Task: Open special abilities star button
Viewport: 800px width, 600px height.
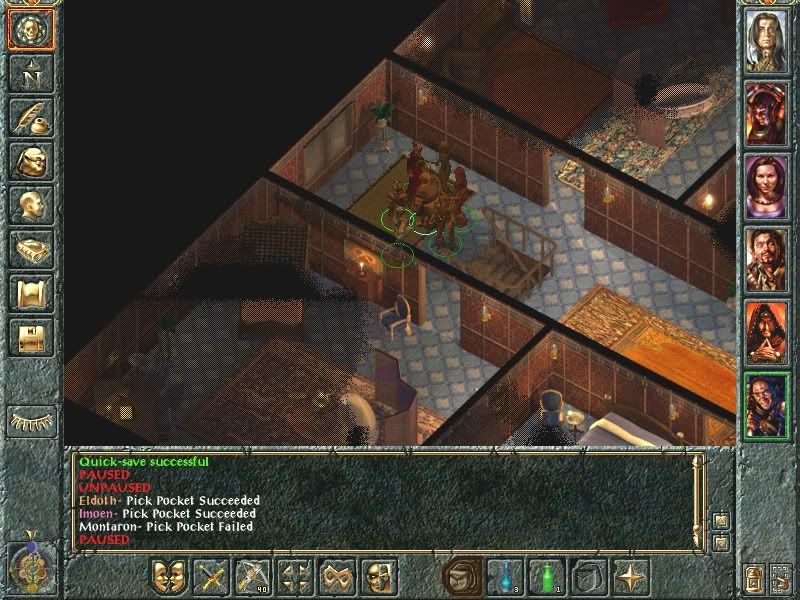Action: [x=631, y=577]
